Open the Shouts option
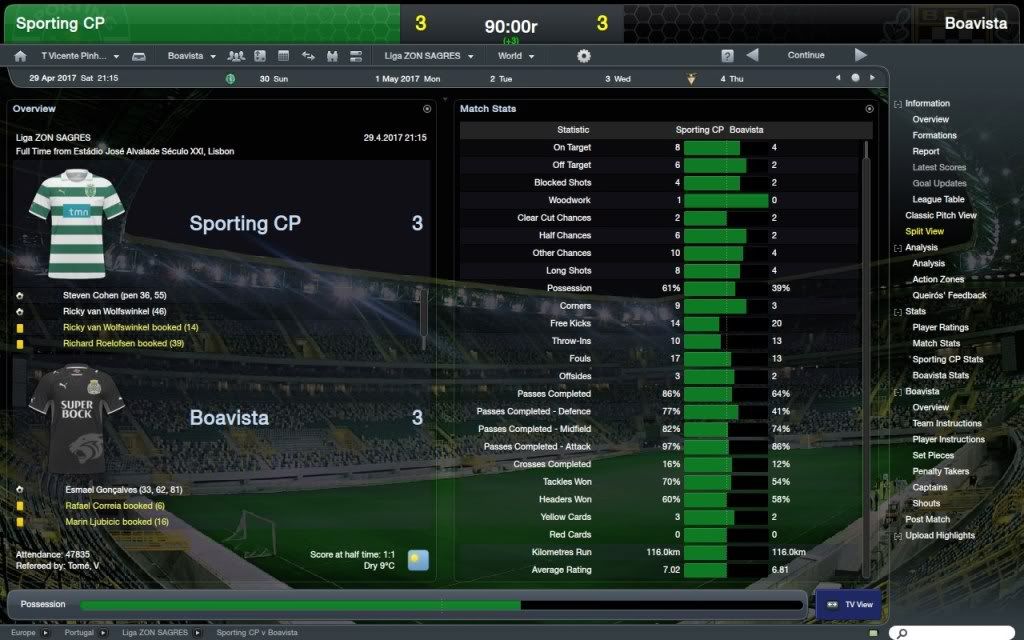This screenshot has width=1024, height=640. click(926, 503)
